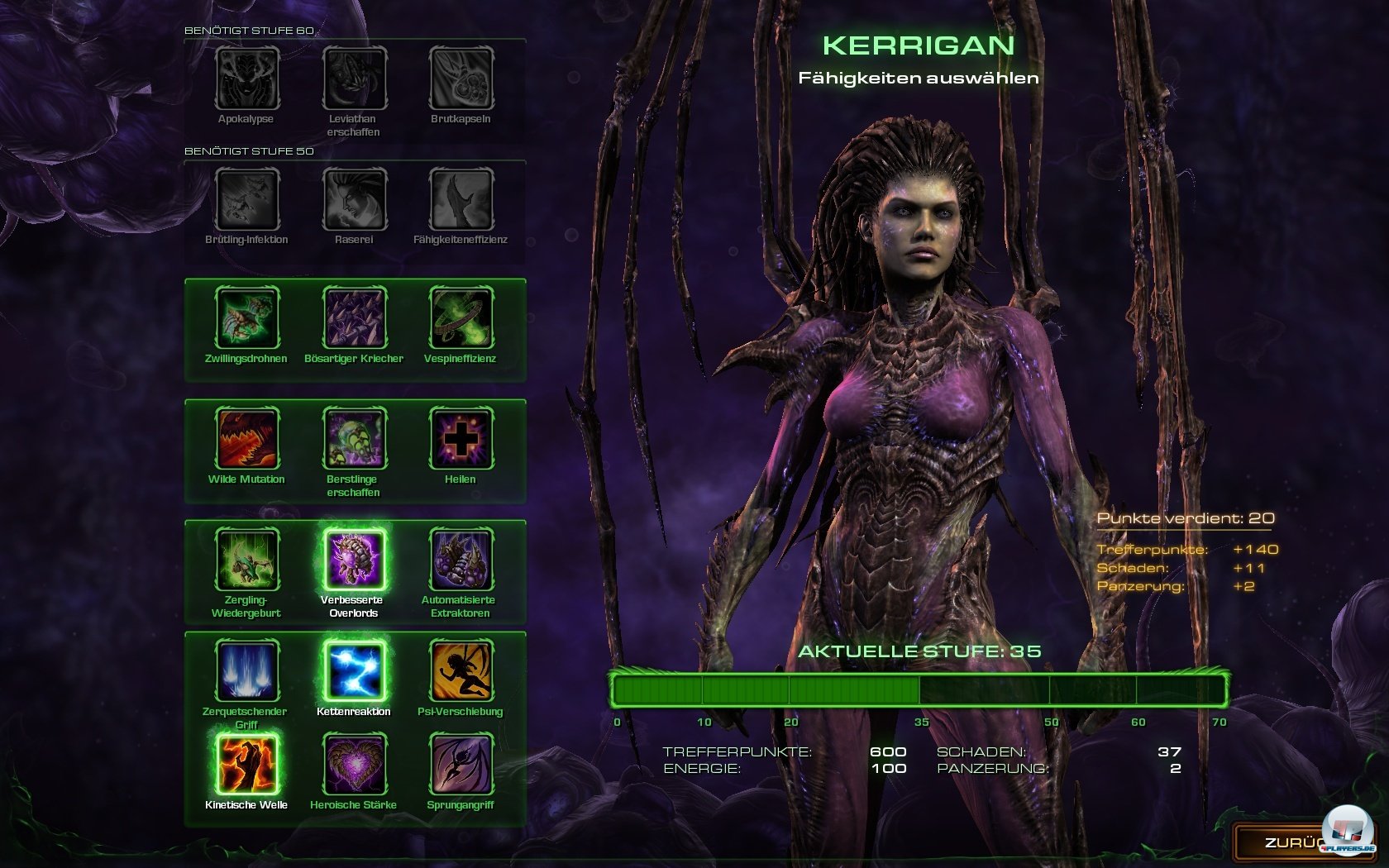Choose the Berstlinge erschaffen ability
Viewport: 1389px width, 868px height.
click(x=355, y=439)
